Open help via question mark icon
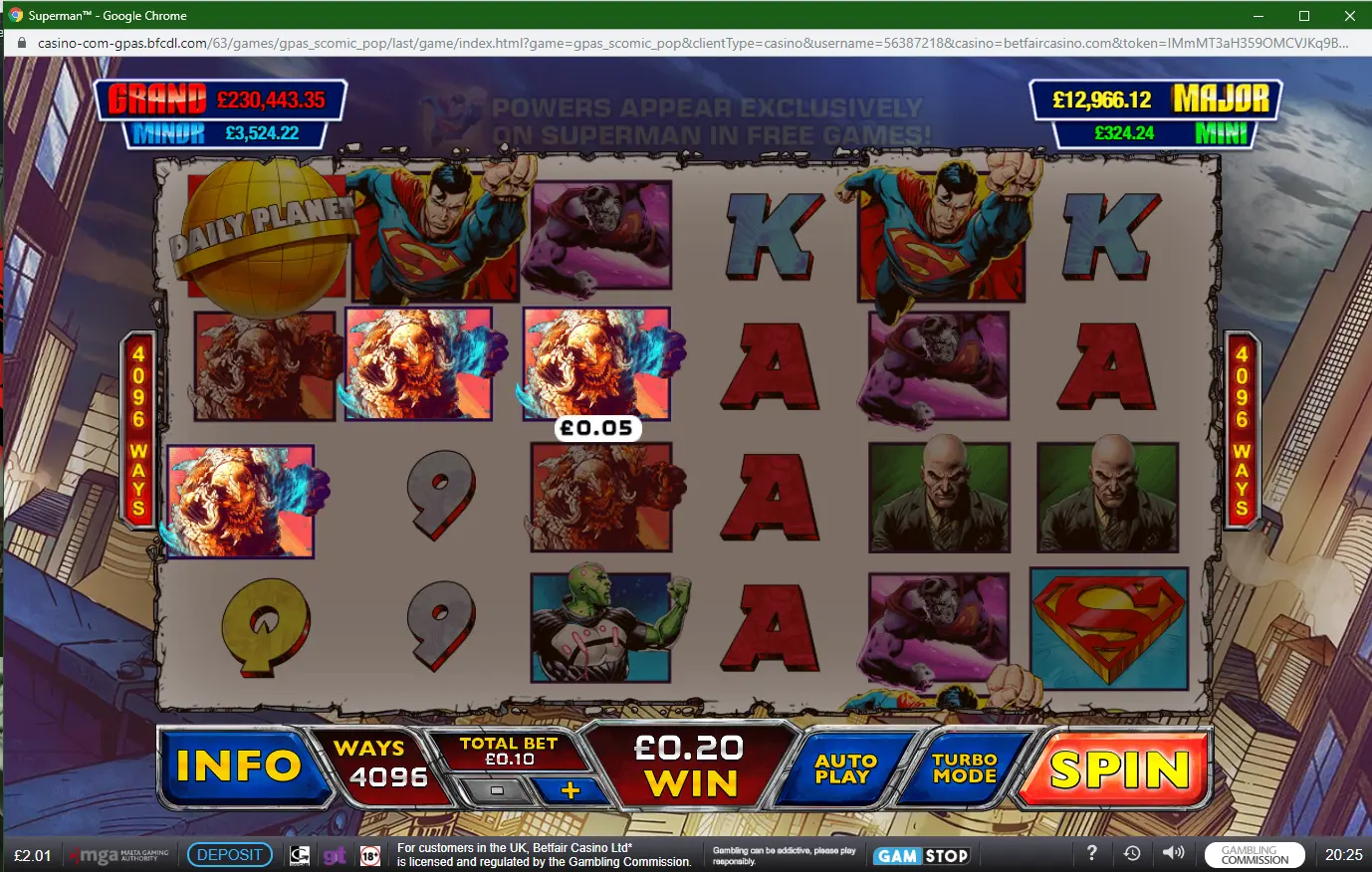 pos(1091,853)
